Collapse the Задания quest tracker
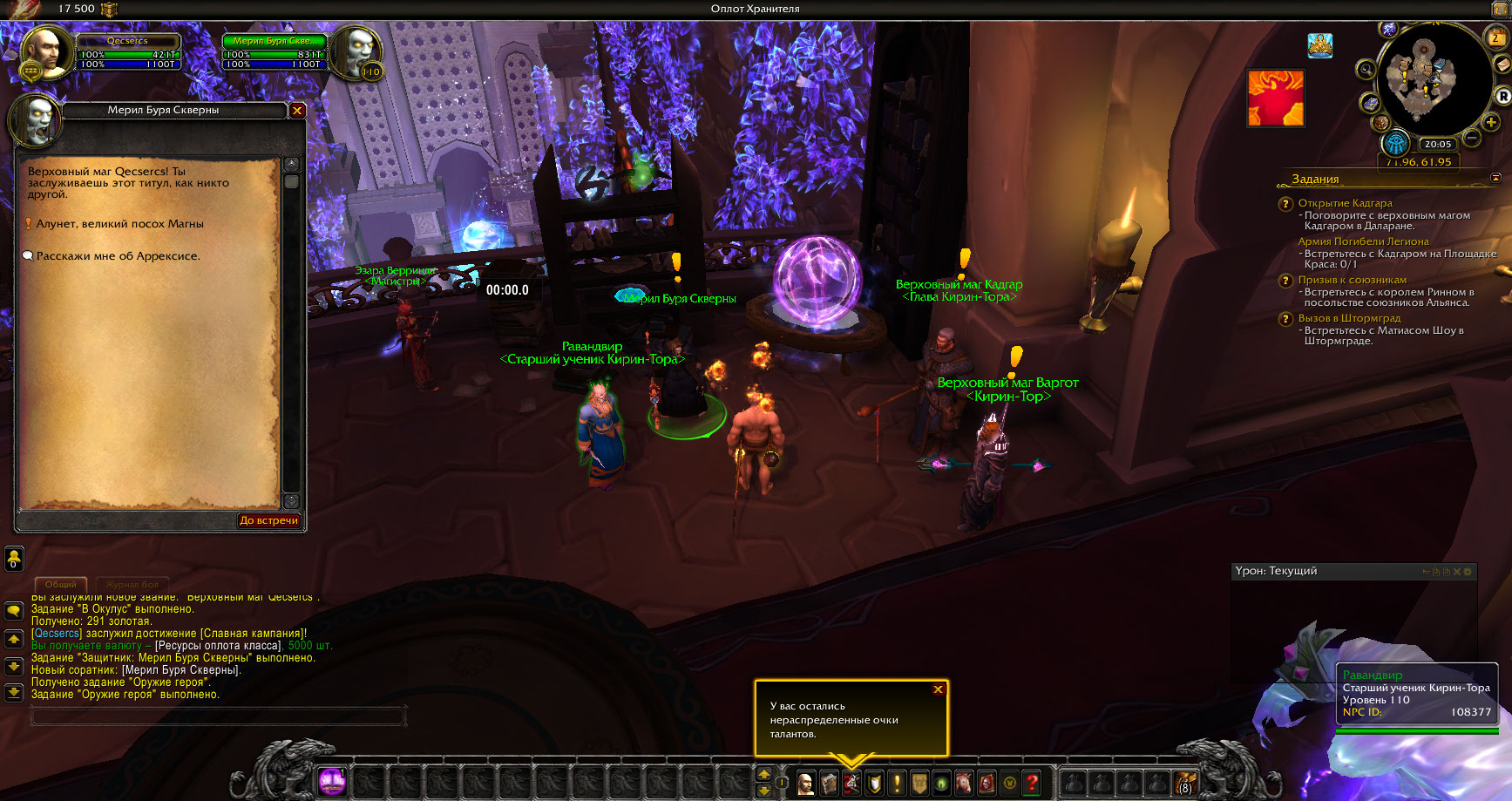 click(1496, 178)
